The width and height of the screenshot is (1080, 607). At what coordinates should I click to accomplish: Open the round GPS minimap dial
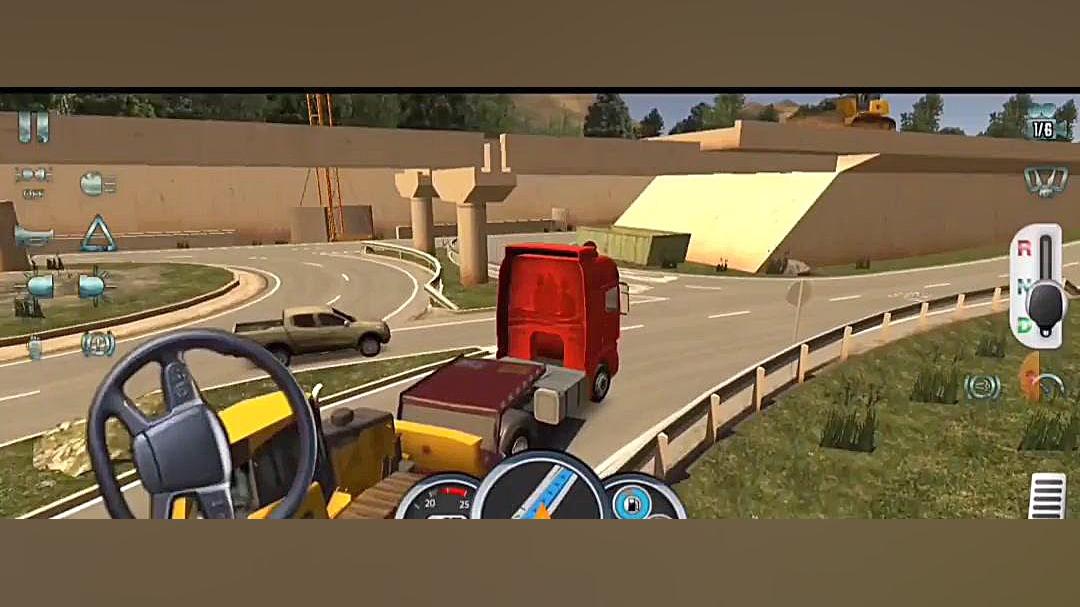[540, 490]
